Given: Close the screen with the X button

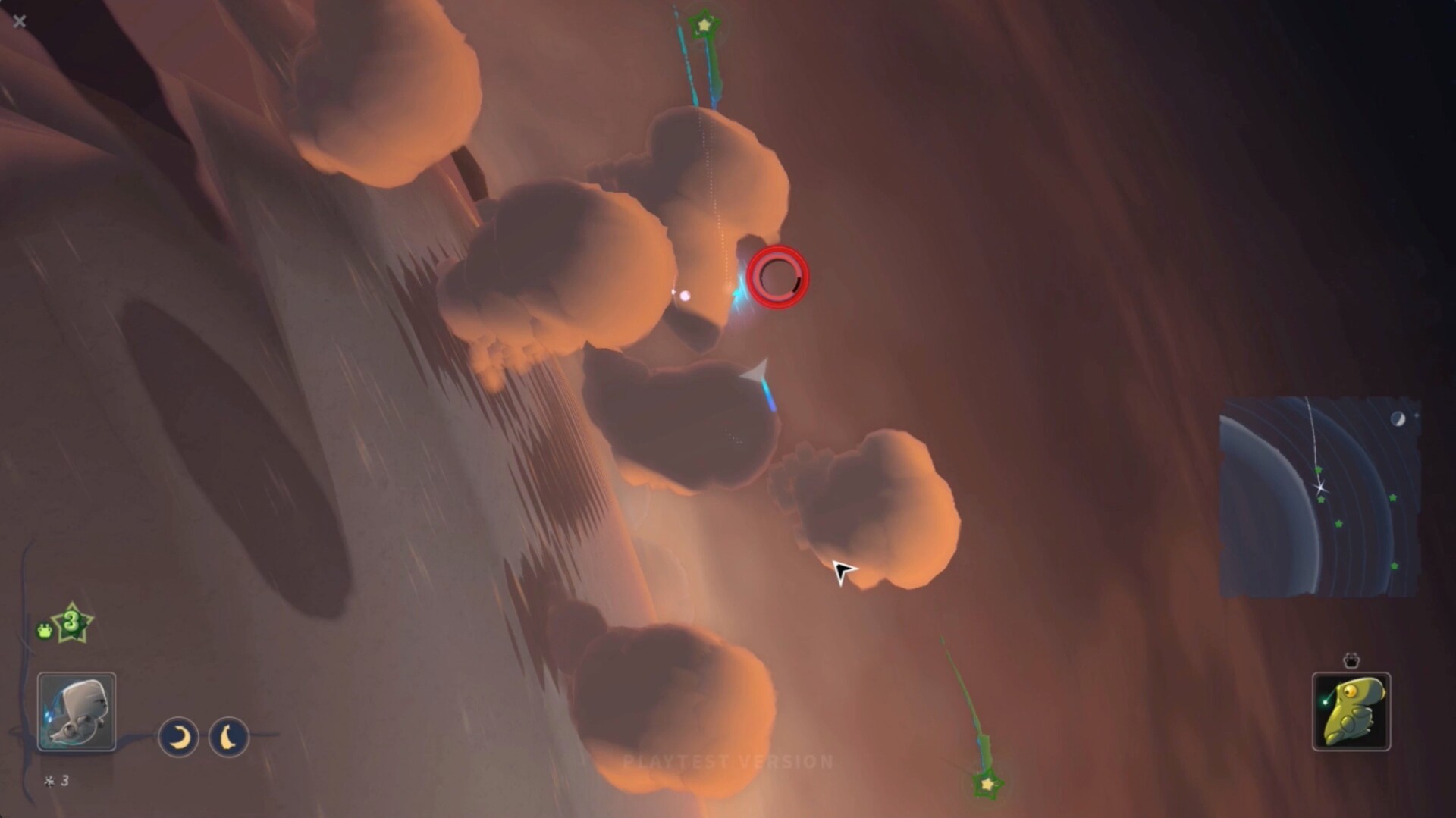Looking at the screenshot, I should click(x=19, y=21).
